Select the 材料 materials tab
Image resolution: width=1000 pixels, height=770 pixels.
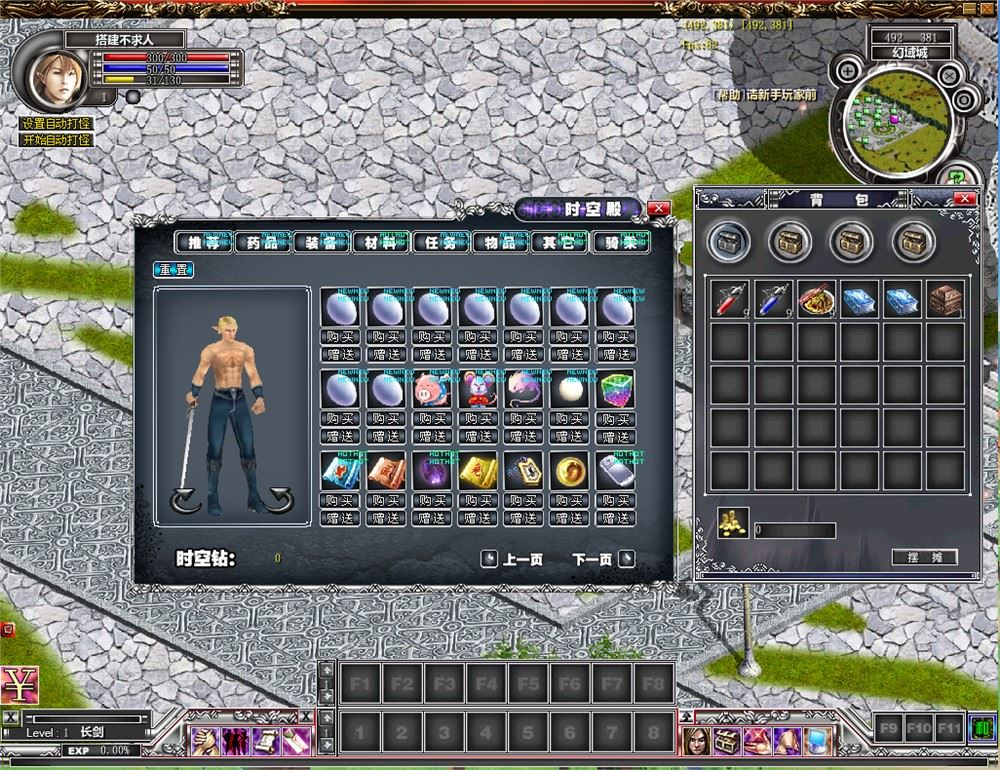point(381,242)
